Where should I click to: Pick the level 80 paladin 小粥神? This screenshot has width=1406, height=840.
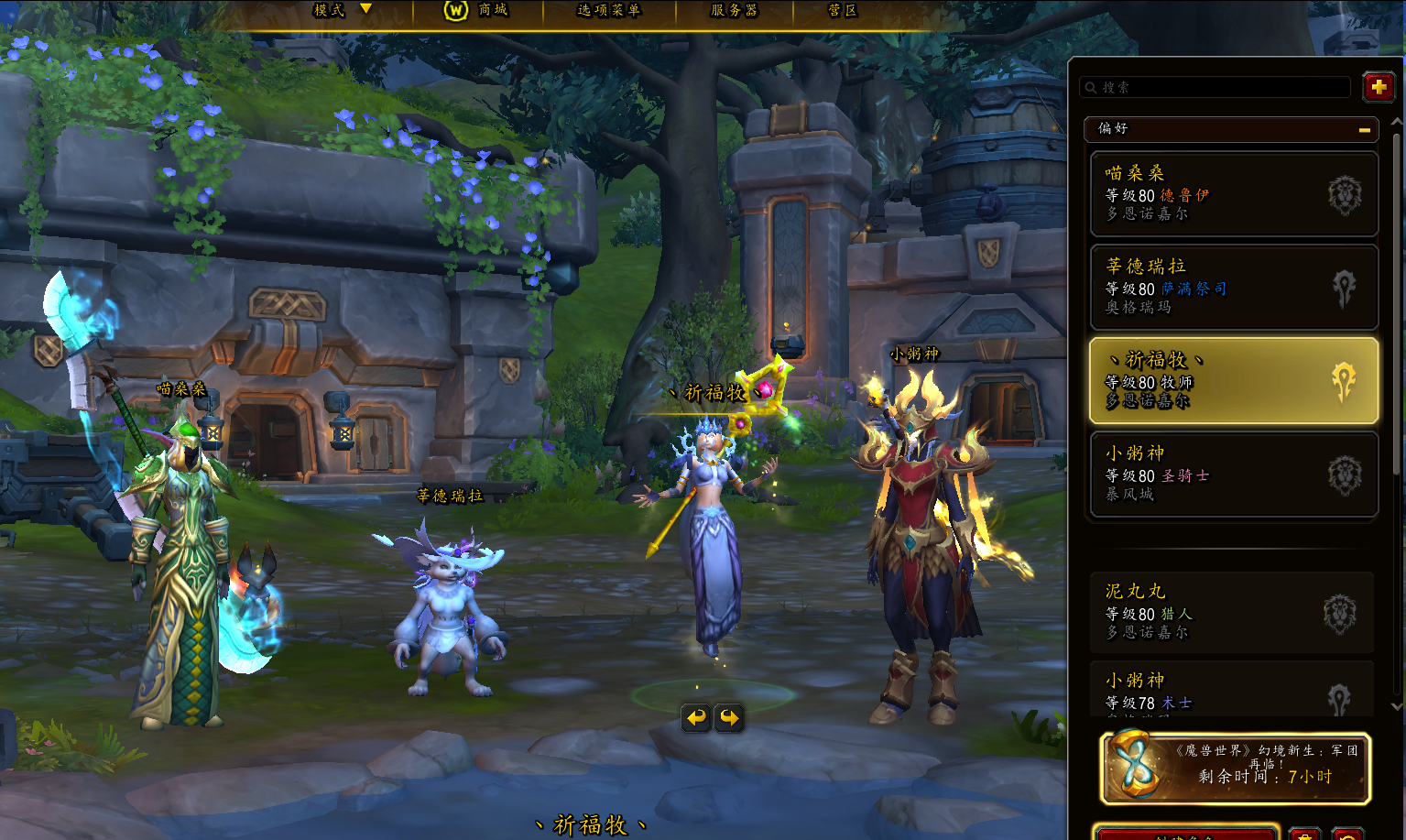pos(1233,475)
